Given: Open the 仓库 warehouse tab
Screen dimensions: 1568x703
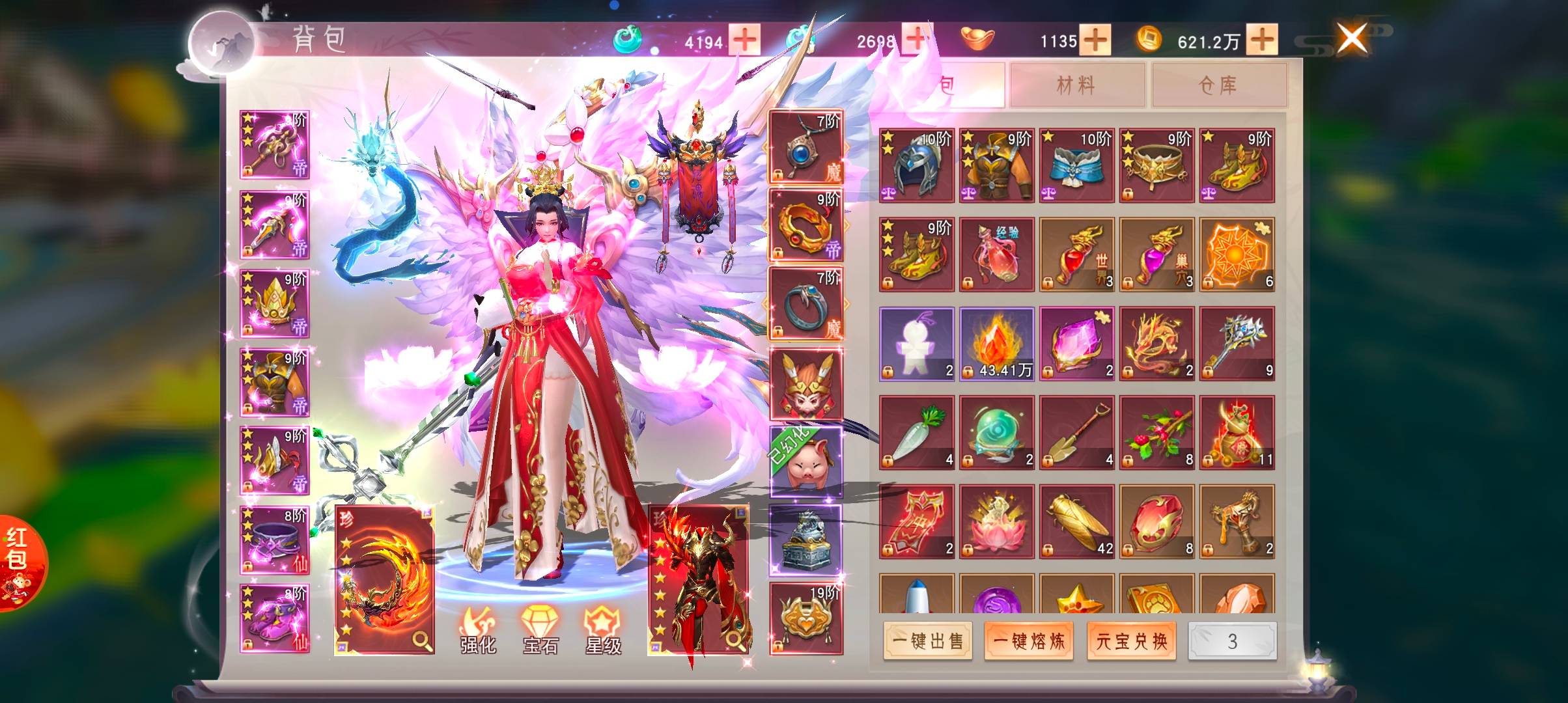Looking at the screenshot, I should click(1218, 85).
